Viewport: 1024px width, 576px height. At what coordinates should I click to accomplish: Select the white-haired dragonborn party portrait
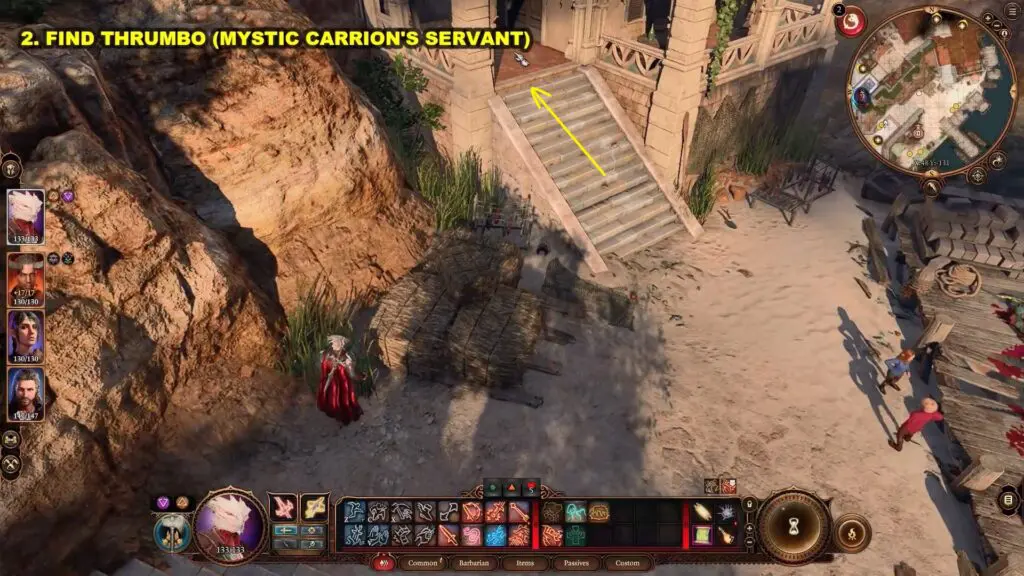coord(25,216)
